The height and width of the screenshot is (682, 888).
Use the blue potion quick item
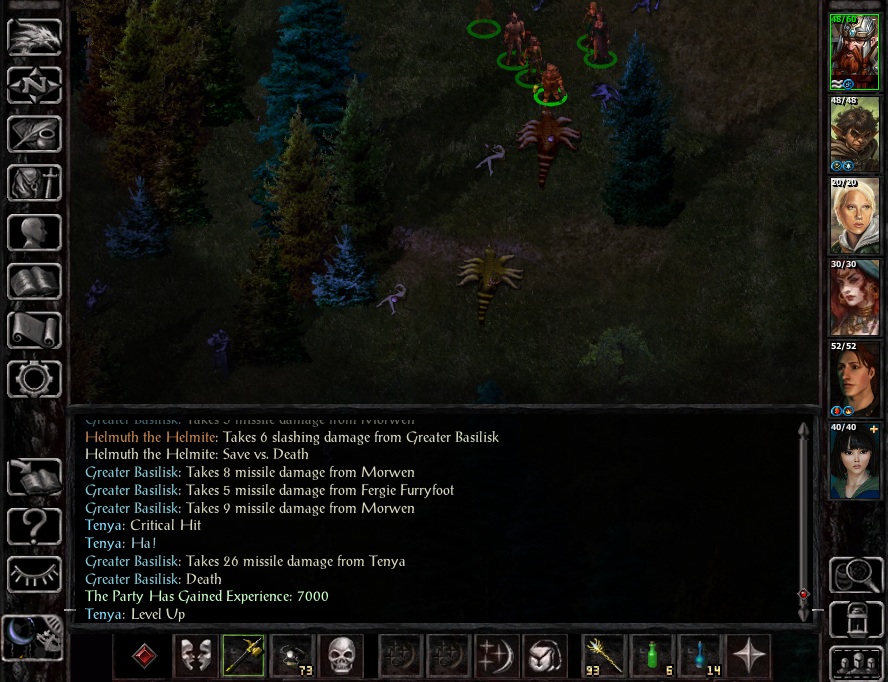point(701,655)
